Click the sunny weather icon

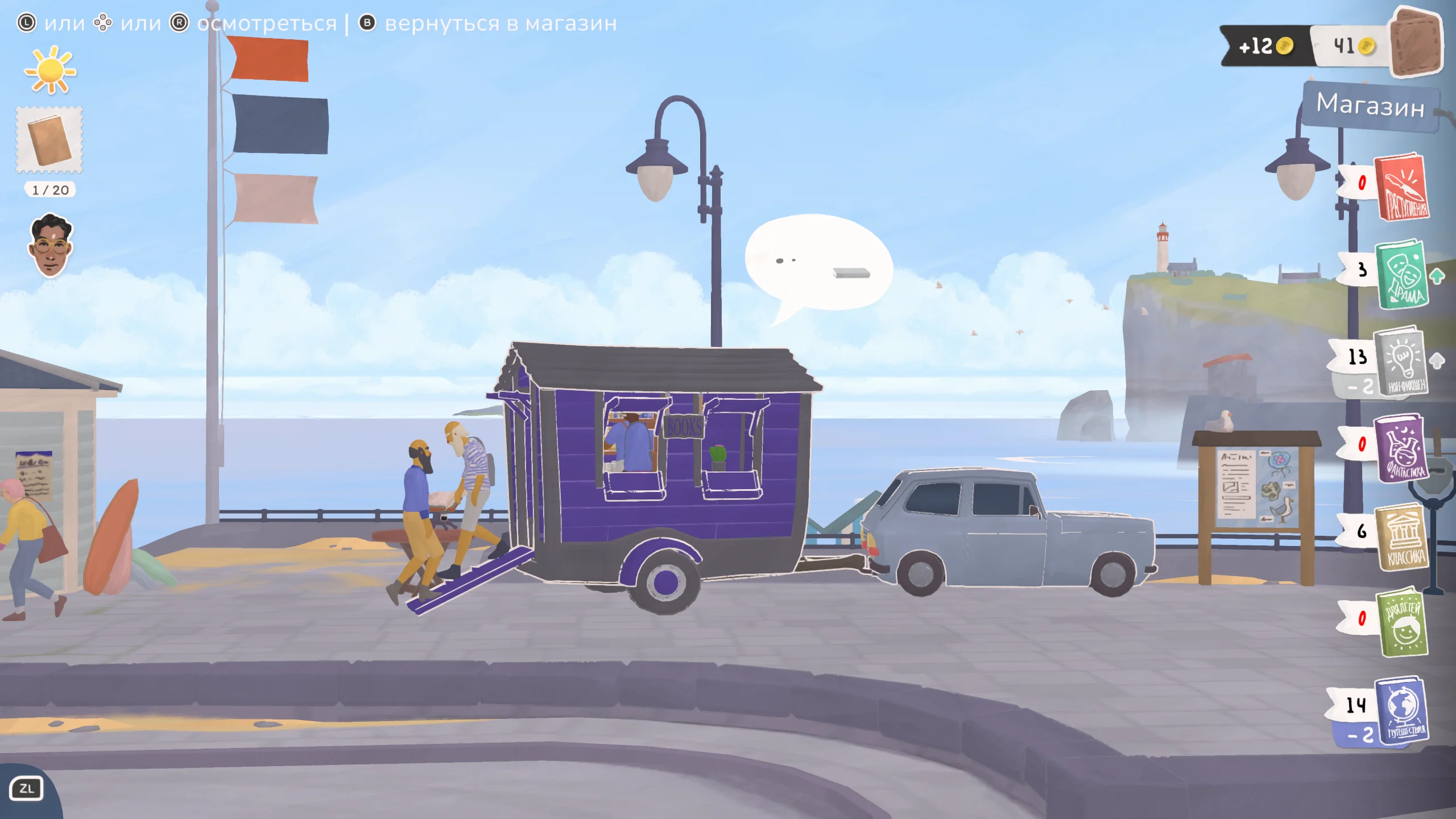point(50,71)
